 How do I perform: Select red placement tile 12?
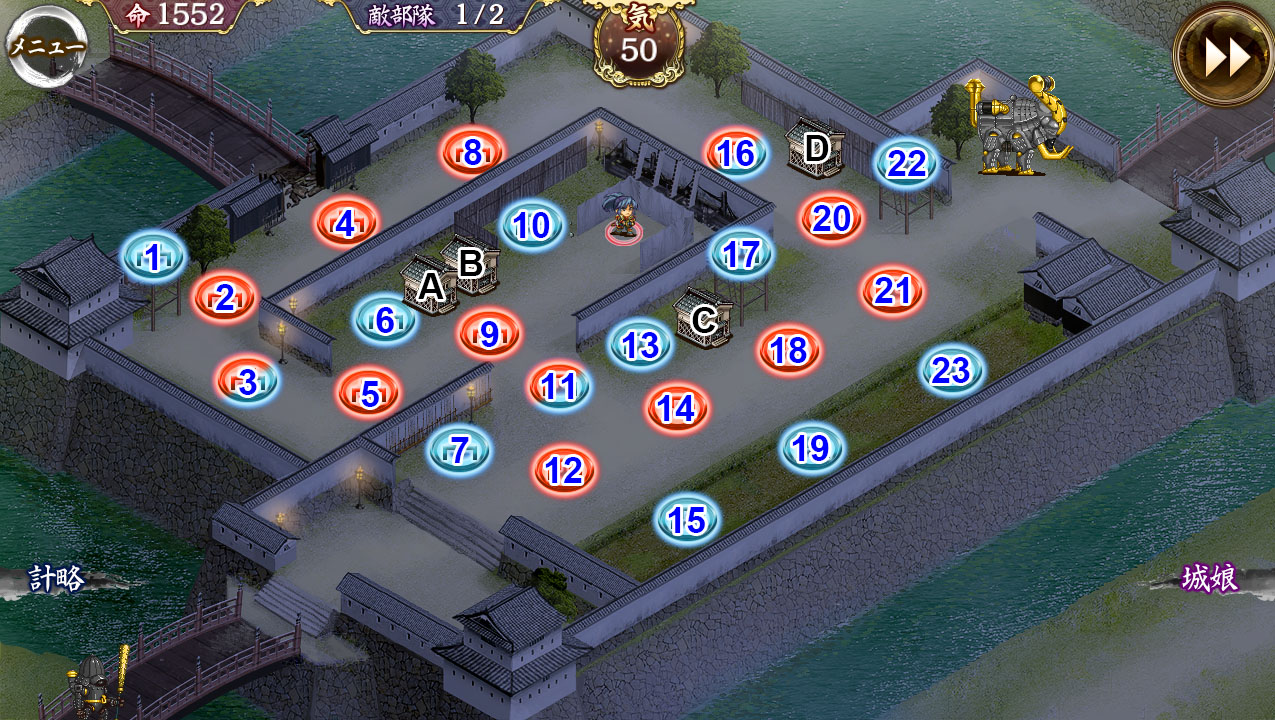[x=565, y=470]
